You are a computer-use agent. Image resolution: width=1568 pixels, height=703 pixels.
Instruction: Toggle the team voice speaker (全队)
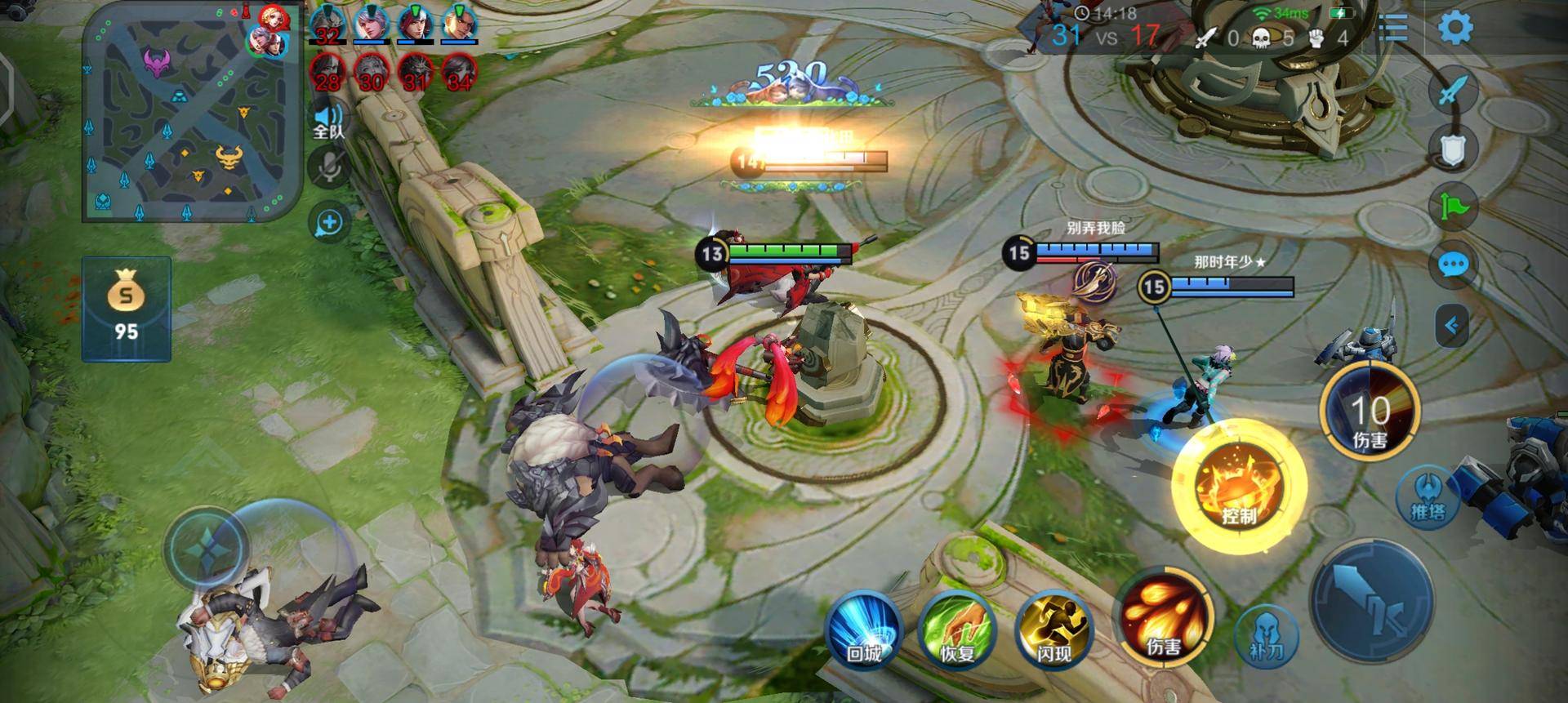(x=329, y=121)
